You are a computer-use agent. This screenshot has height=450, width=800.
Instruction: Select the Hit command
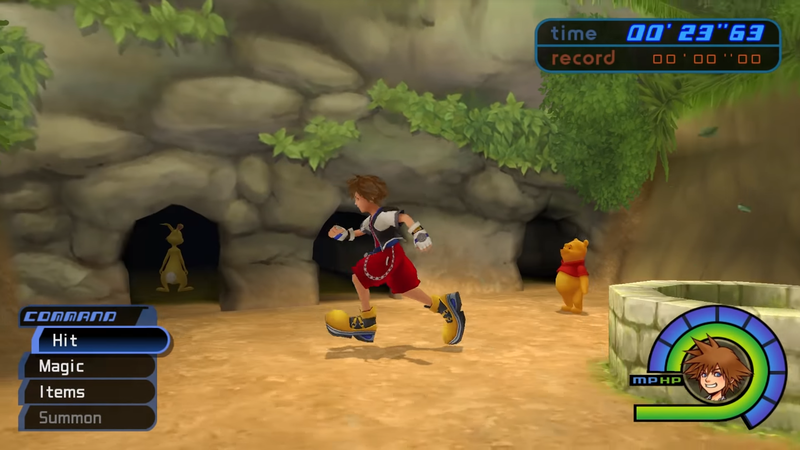click(x=95, y=341)
